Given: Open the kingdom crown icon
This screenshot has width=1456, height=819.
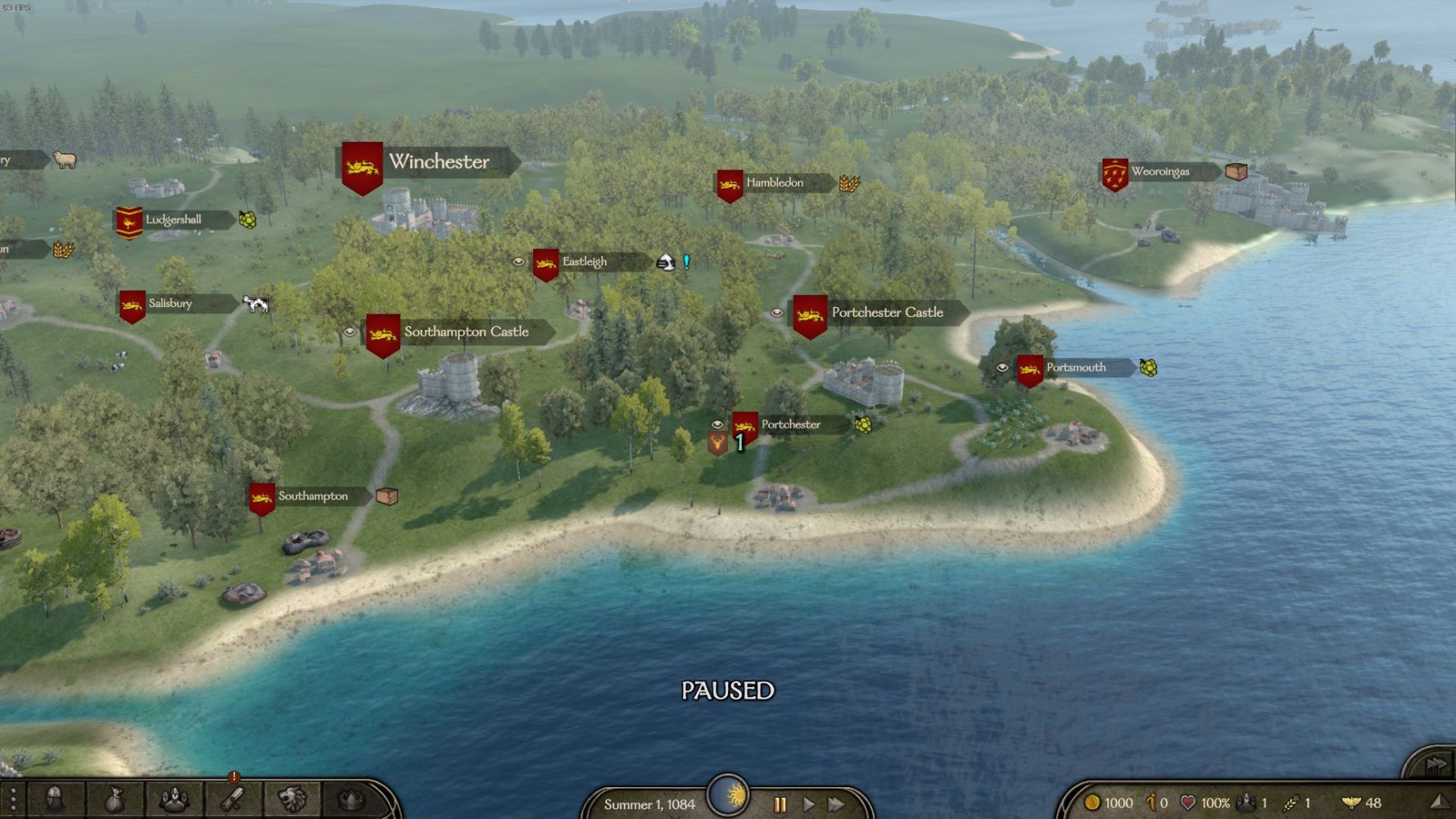Looking at the screenshot, I should click(350, 799).
